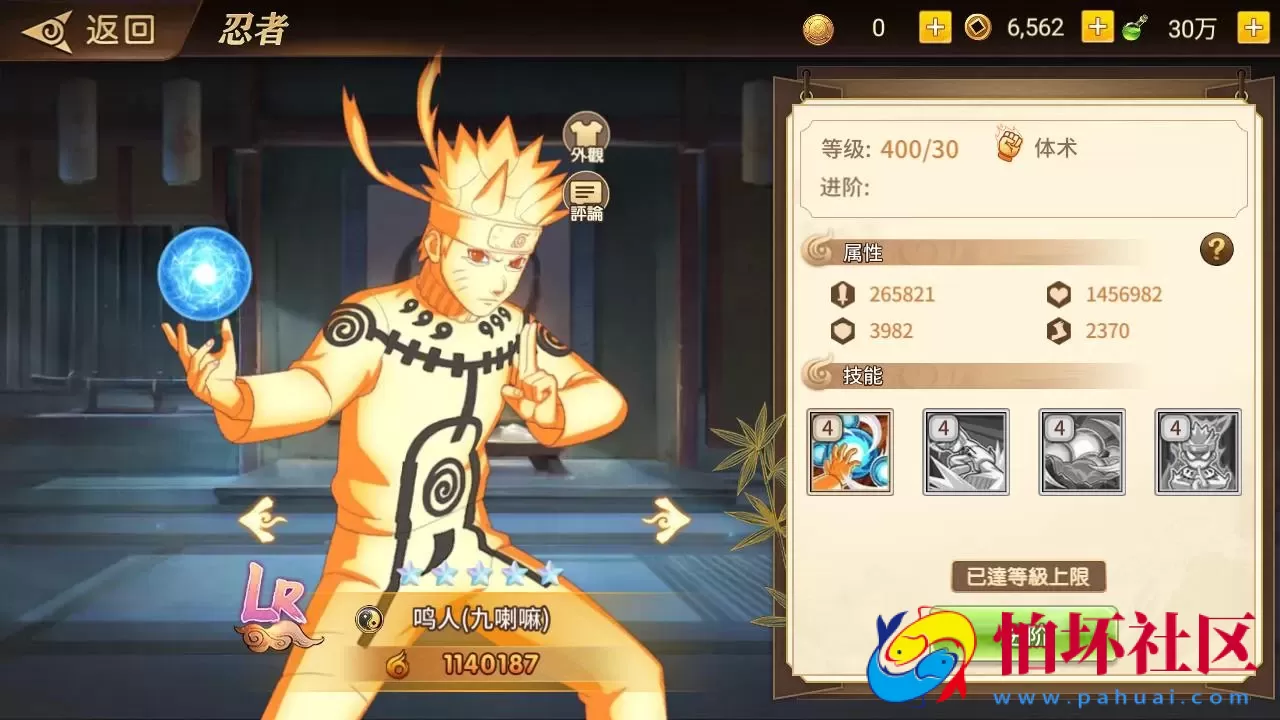Click the heart-shaped HP attribute icon

click(x=1058, y=294)
